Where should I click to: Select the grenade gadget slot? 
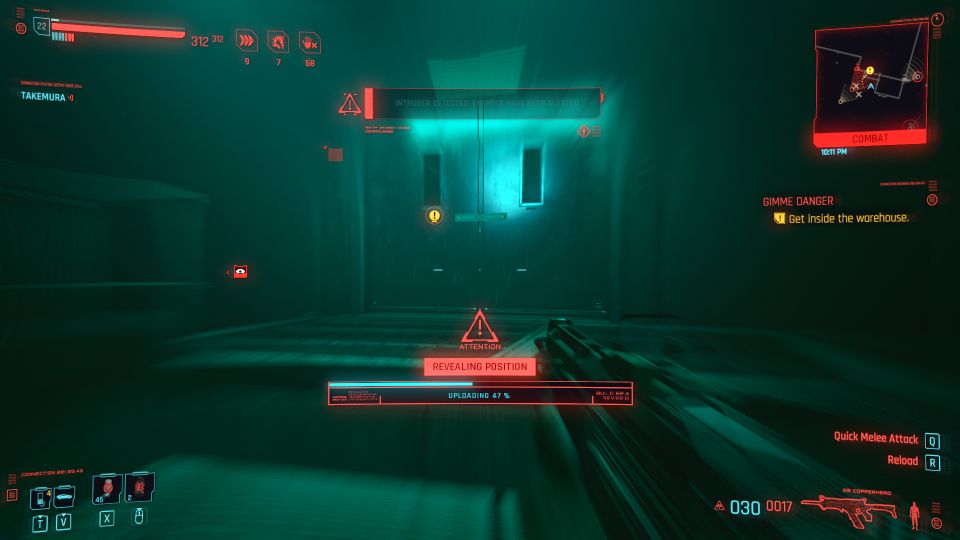pyautogui.click(x=138, y=489)
